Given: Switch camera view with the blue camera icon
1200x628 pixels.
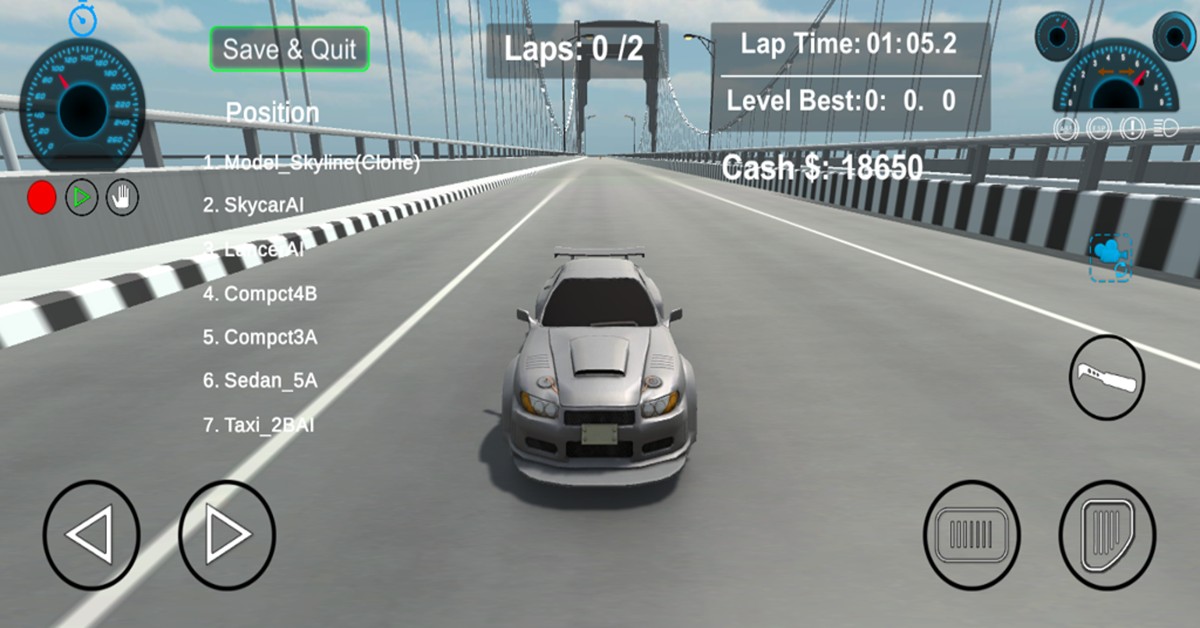Looking at the screenshot, I should click(x=1110, y=257).
